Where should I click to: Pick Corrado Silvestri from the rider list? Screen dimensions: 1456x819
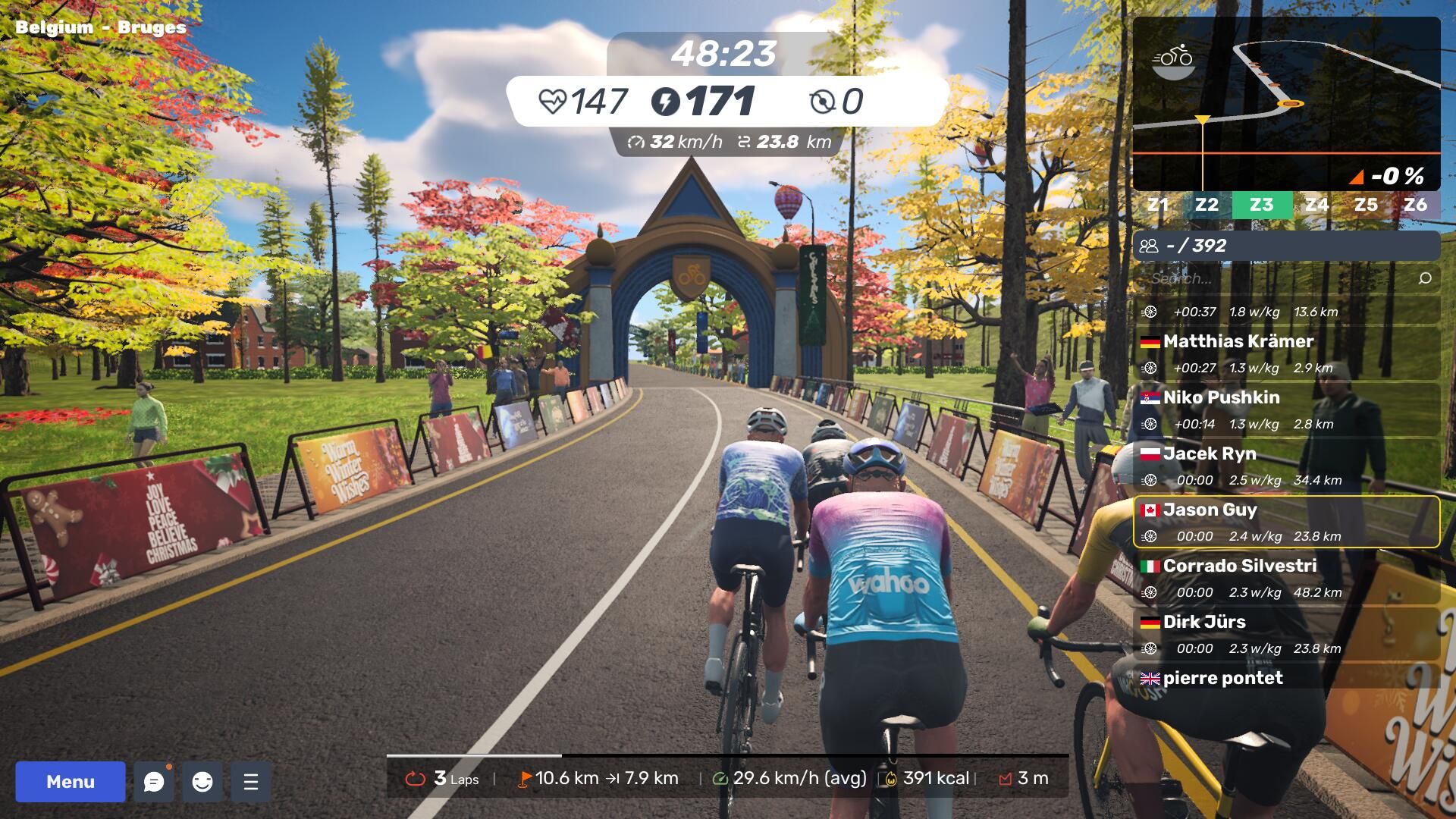click(1286, 579)
